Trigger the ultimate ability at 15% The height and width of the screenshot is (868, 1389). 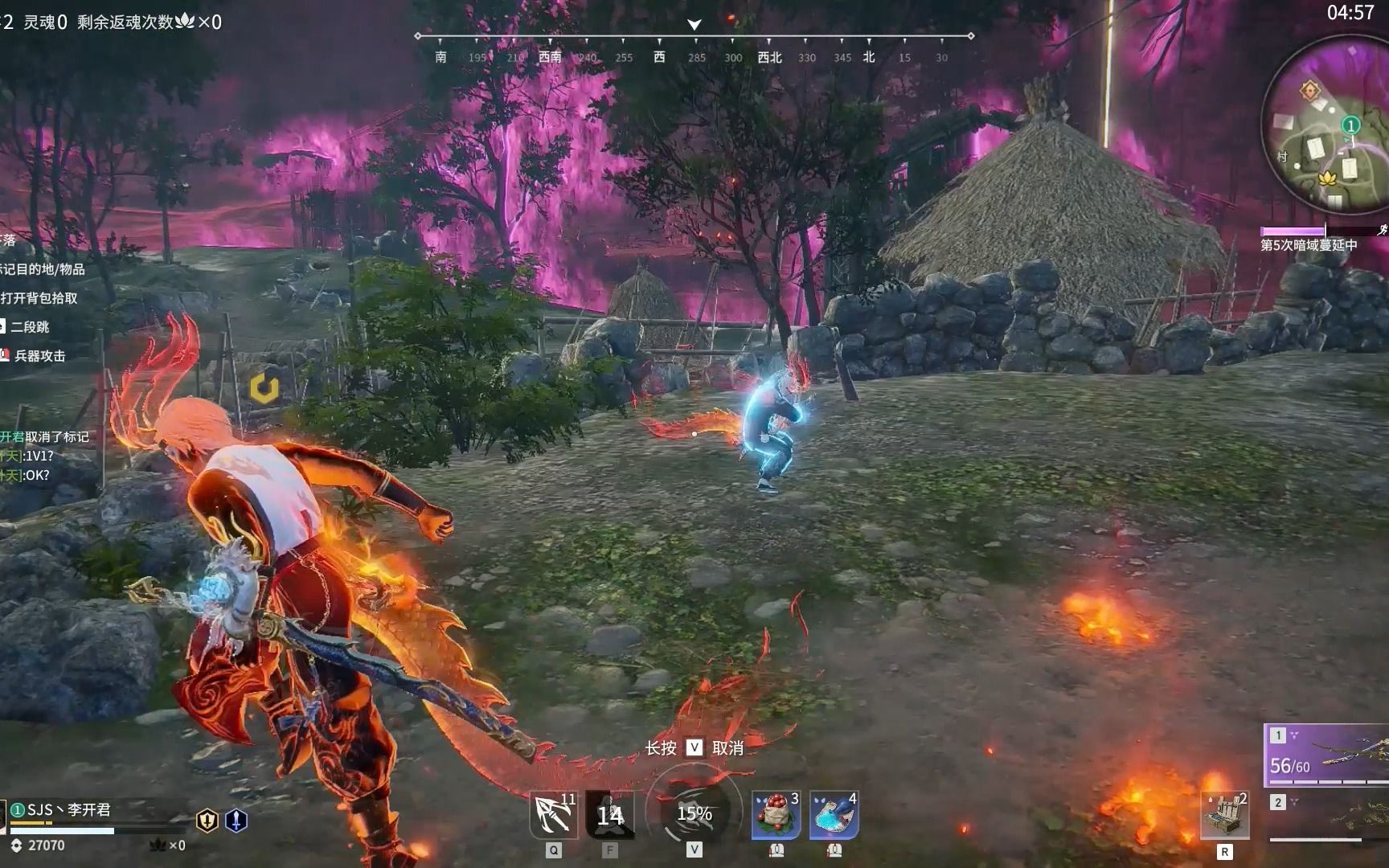(x=694, y=813)
